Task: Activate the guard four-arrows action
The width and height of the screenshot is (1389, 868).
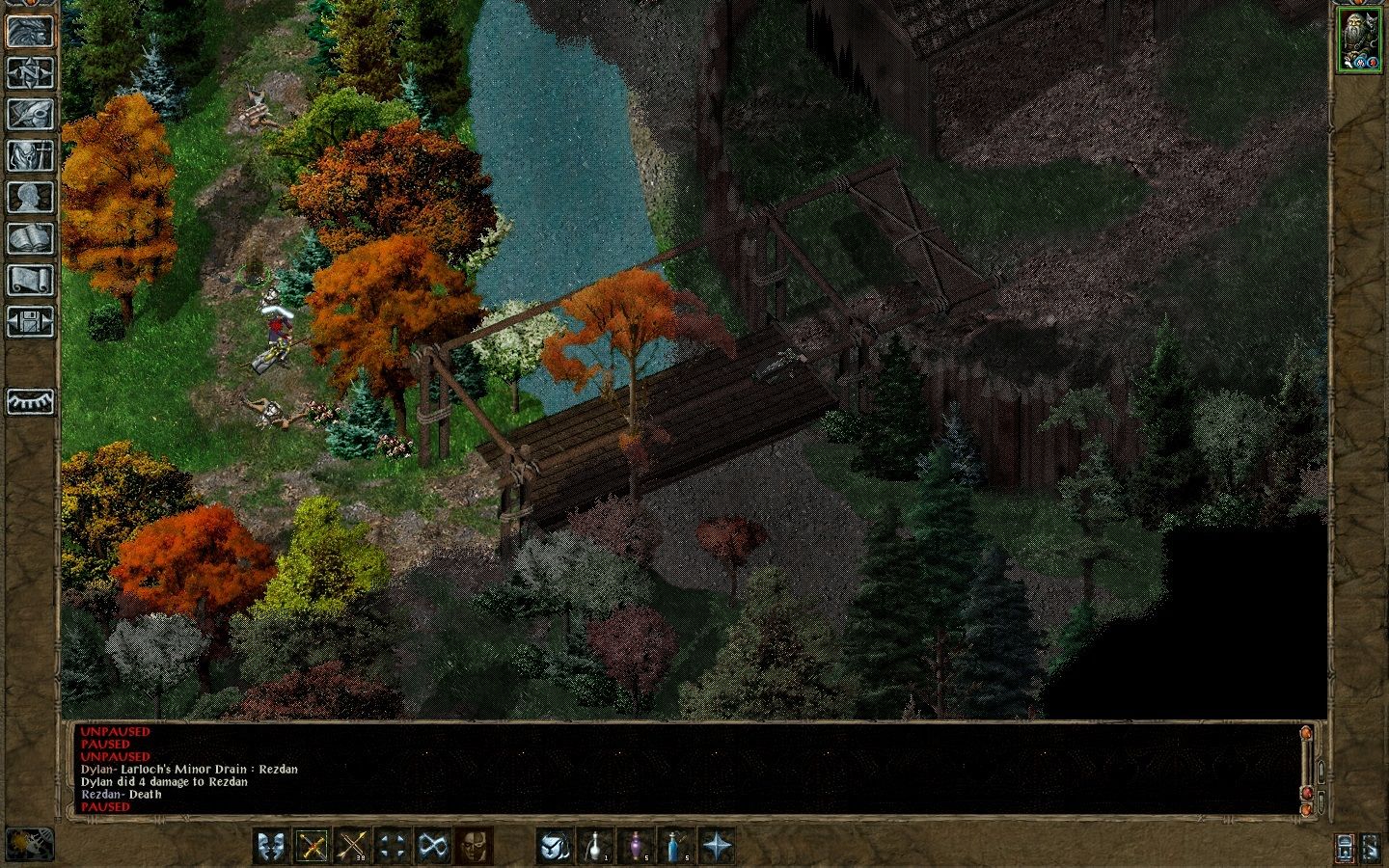Action: click(x=392, y=847)
